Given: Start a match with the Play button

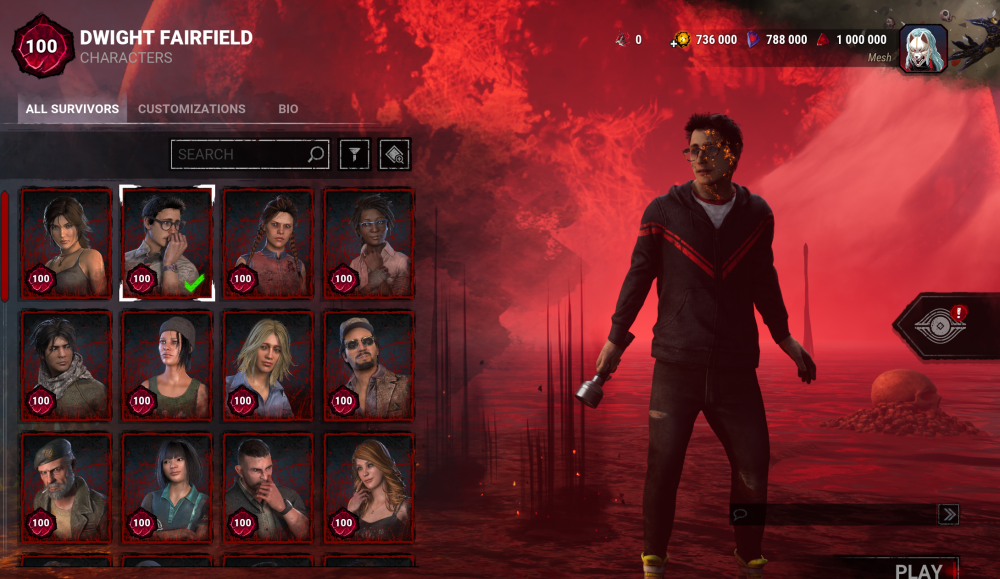Looking at the screenshot, I should click(x=918, y=570).
